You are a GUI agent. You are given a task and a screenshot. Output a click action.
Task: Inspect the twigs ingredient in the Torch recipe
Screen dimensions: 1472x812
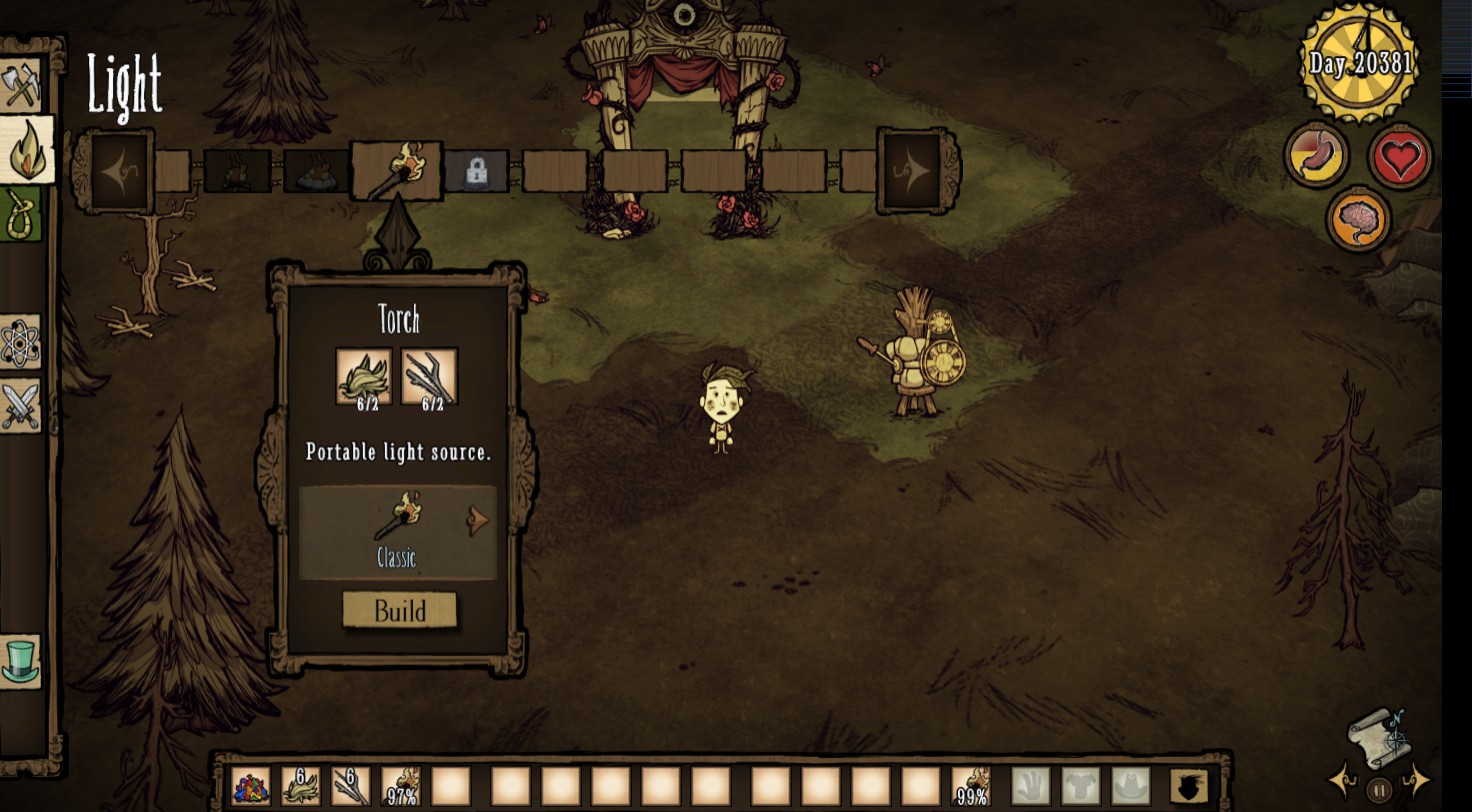pos(429,375)
